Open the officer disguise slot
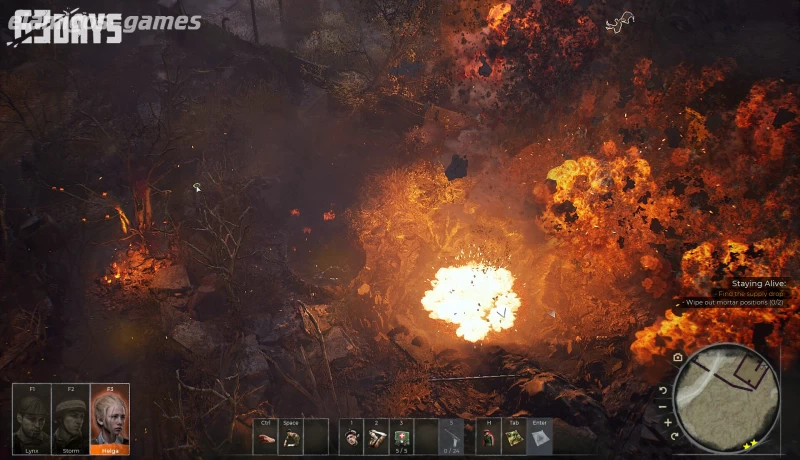The width and height of the screenshot is (800, 460). coord(489,438)
